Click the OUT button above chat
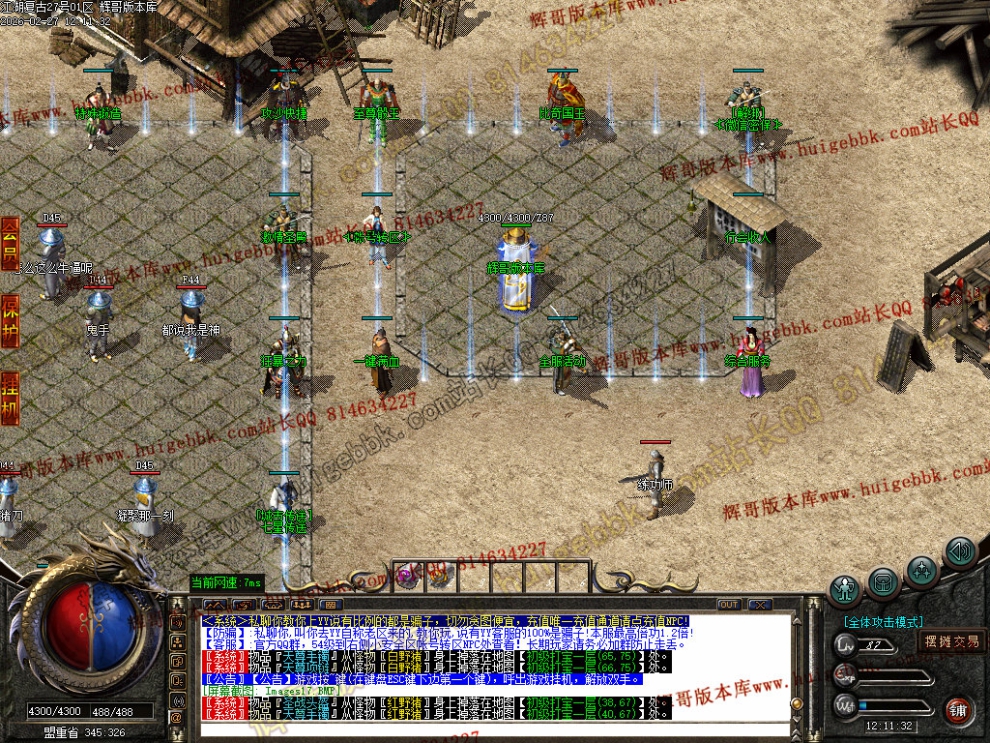Viewport: 990px width, 743px height. click(729, 604)
